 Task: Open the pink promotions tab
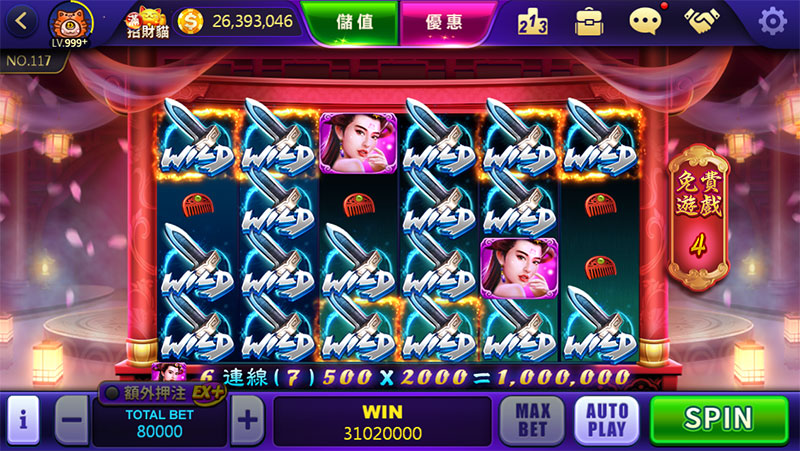point(448,21)
